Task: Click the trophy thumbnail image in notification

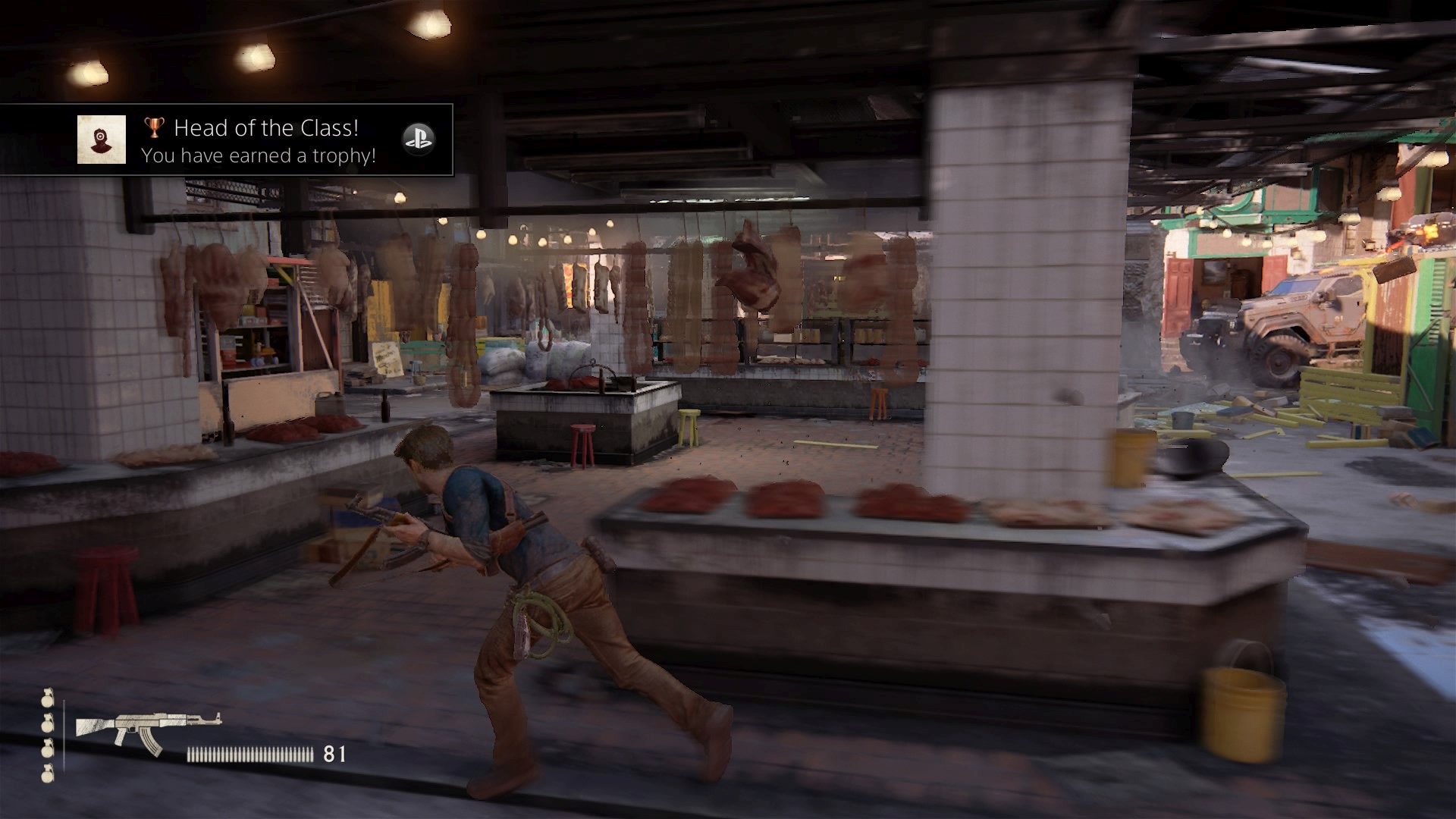Action: (102, 140)
